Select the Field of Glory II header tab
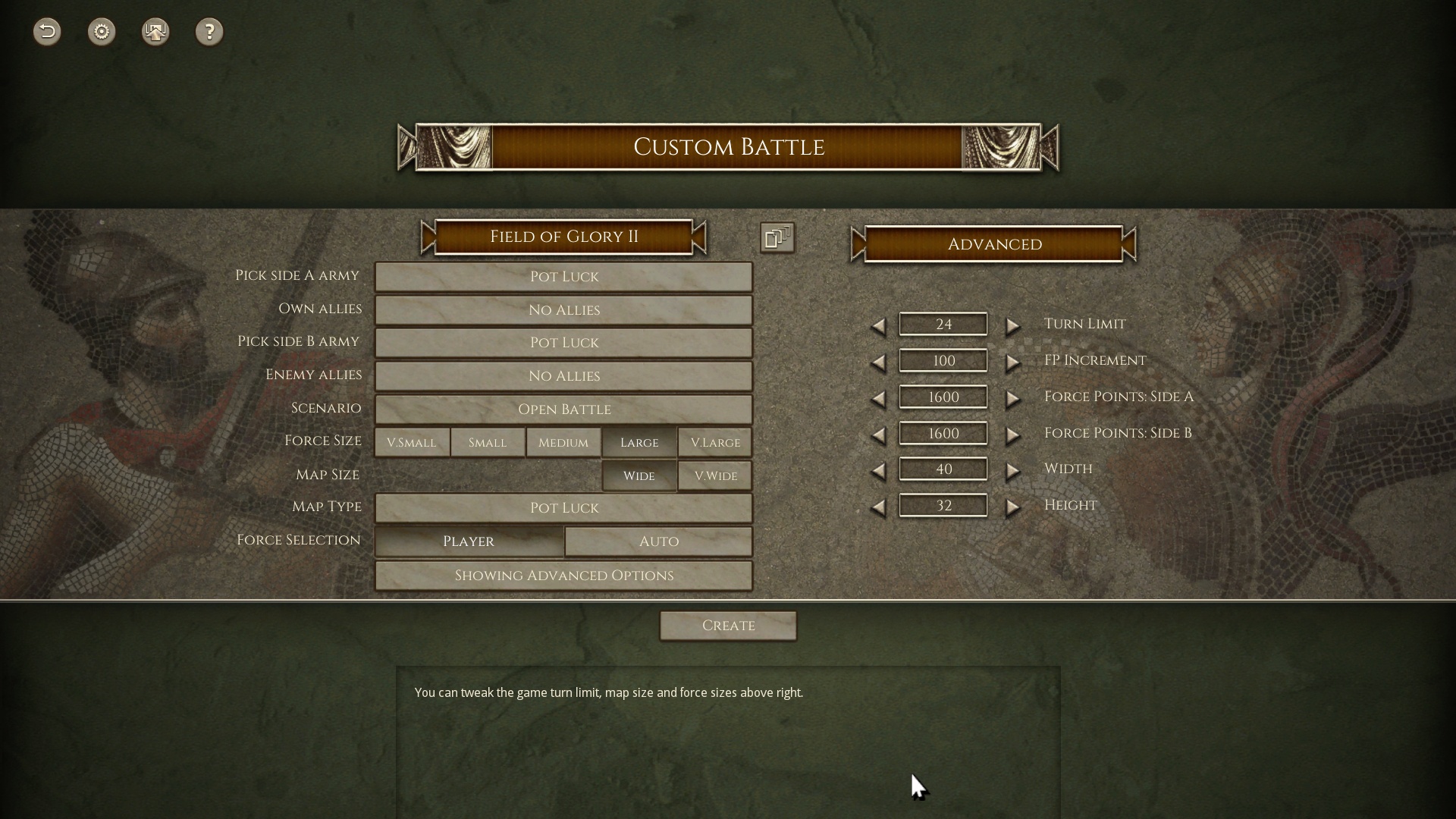Viewport: 1456px width, 819px height. click(563, 237)
